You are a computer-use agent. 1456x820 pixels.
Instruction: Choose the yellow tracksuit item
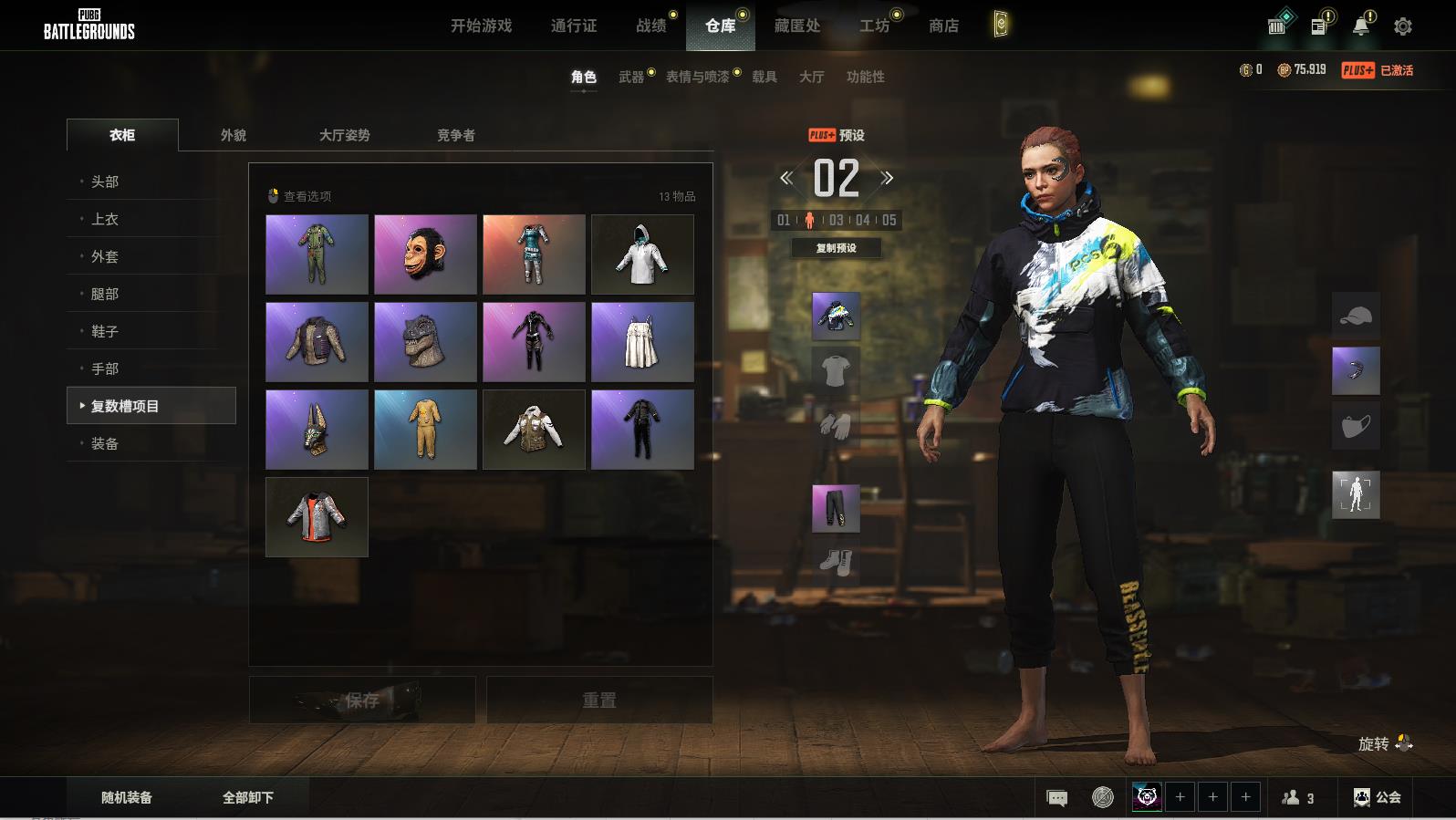click(425, 430)
